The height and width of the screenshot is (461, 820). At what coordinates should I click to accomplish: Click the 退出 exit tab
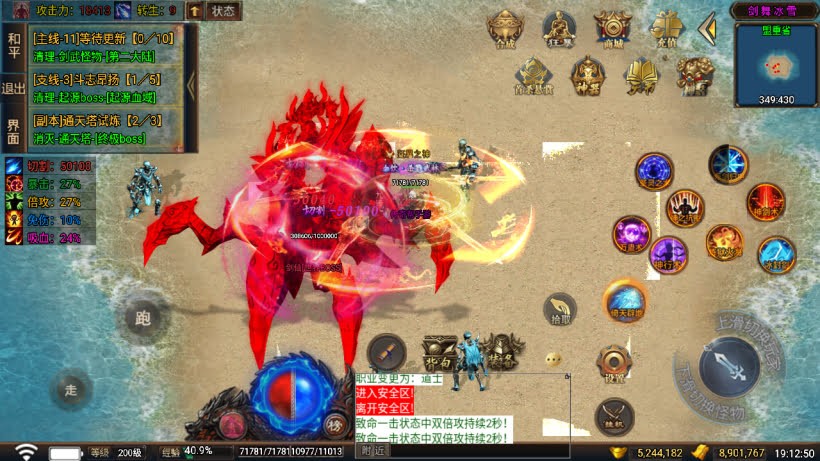(x=13, y=88)
